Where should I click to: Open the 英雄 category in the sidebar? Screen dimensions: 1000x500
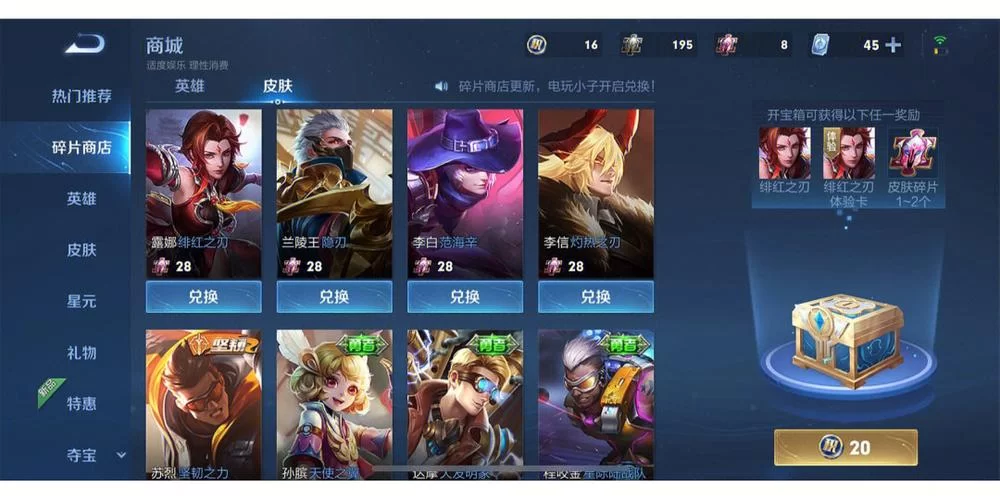point(82,199)
